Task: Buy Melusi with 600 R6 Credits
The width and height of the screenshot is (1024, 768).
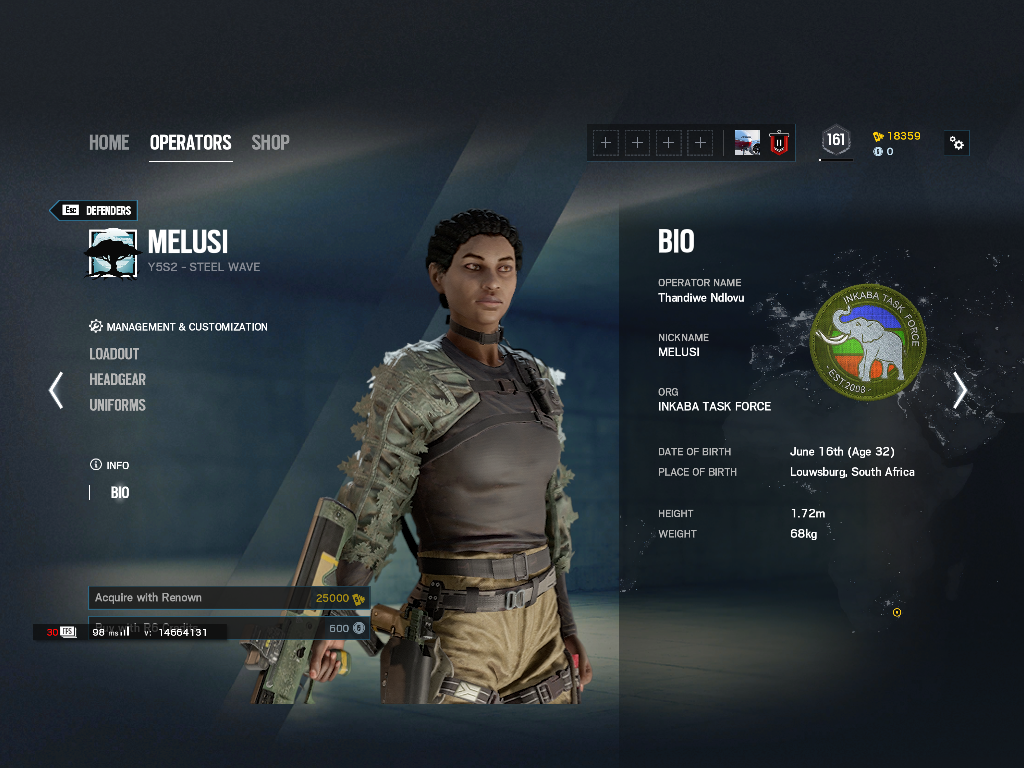Action: pyautogui.click(x=300, y=628)
